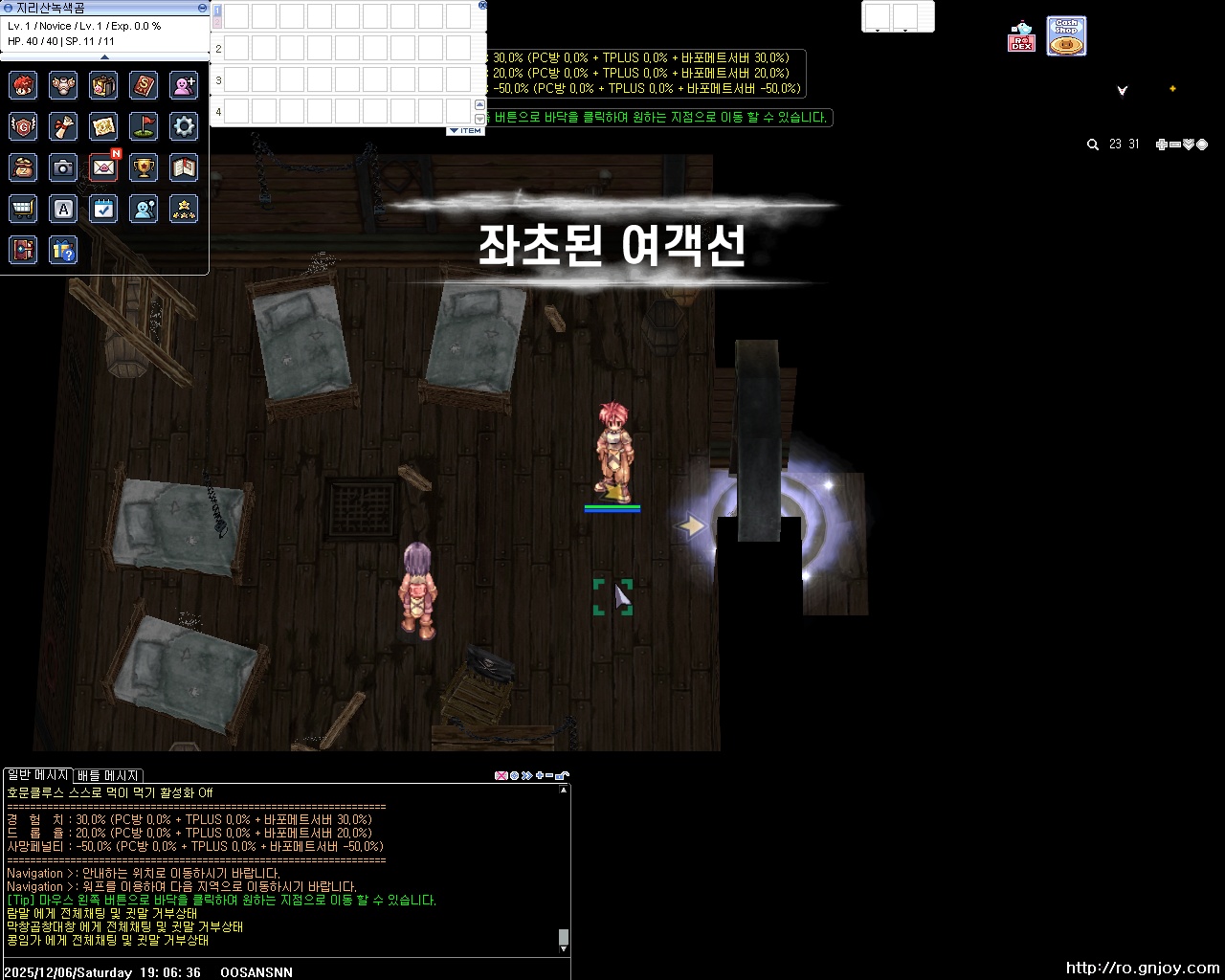Collapse the 지리산녹색곰 status window
The width and height of the screenshot is (1225, 980).
click(x=200, y=7)
